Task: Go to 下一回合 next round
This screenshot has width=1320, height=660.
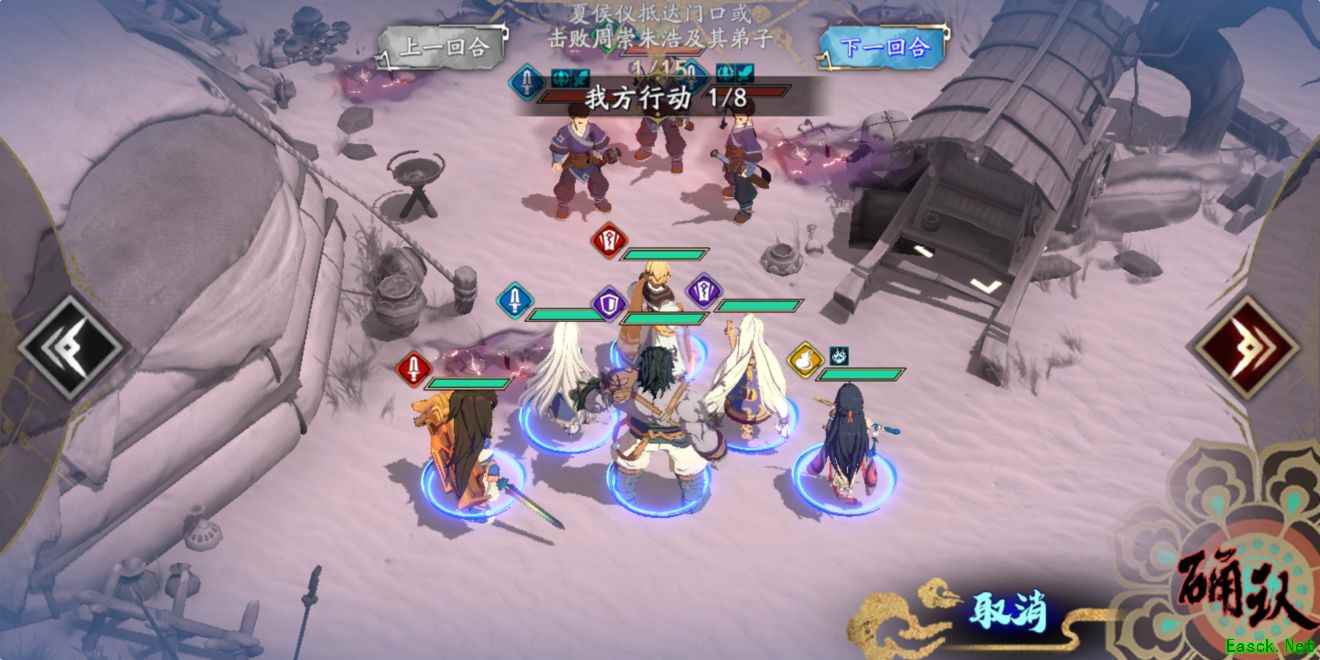Action: point(883,46)
